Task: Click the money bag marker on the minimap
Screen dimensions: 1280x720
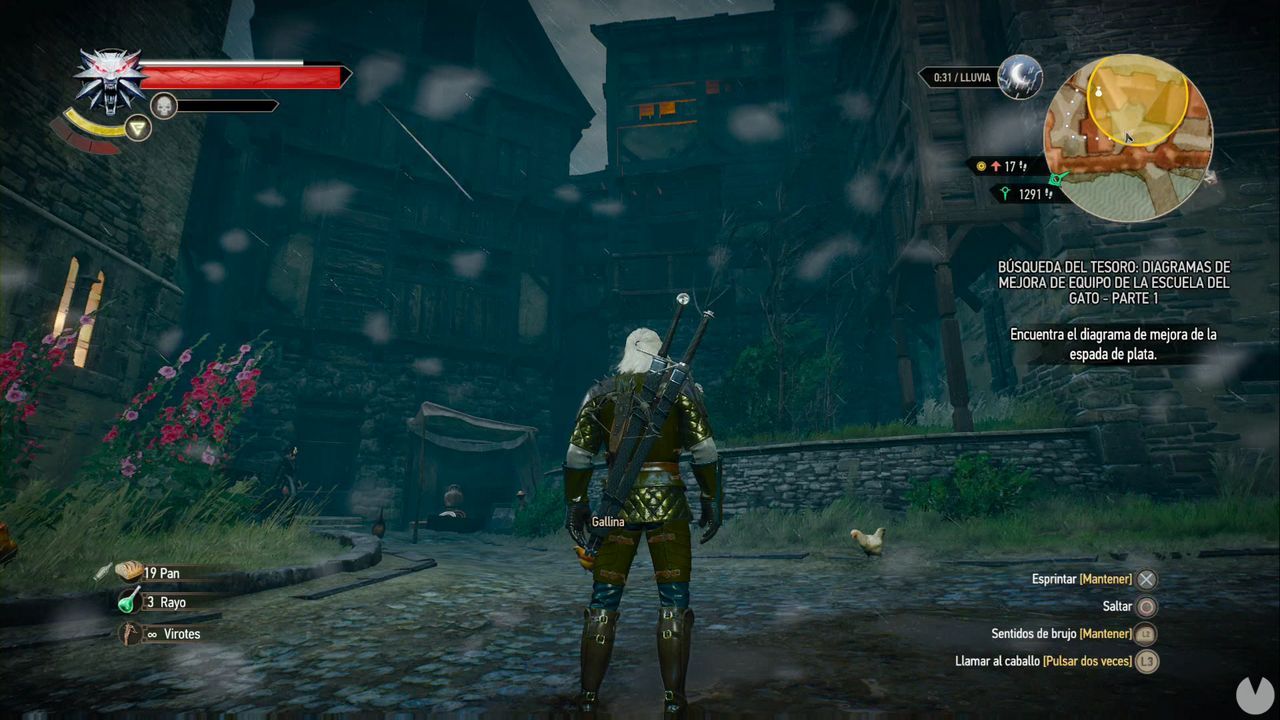Action: [1098, 92]
